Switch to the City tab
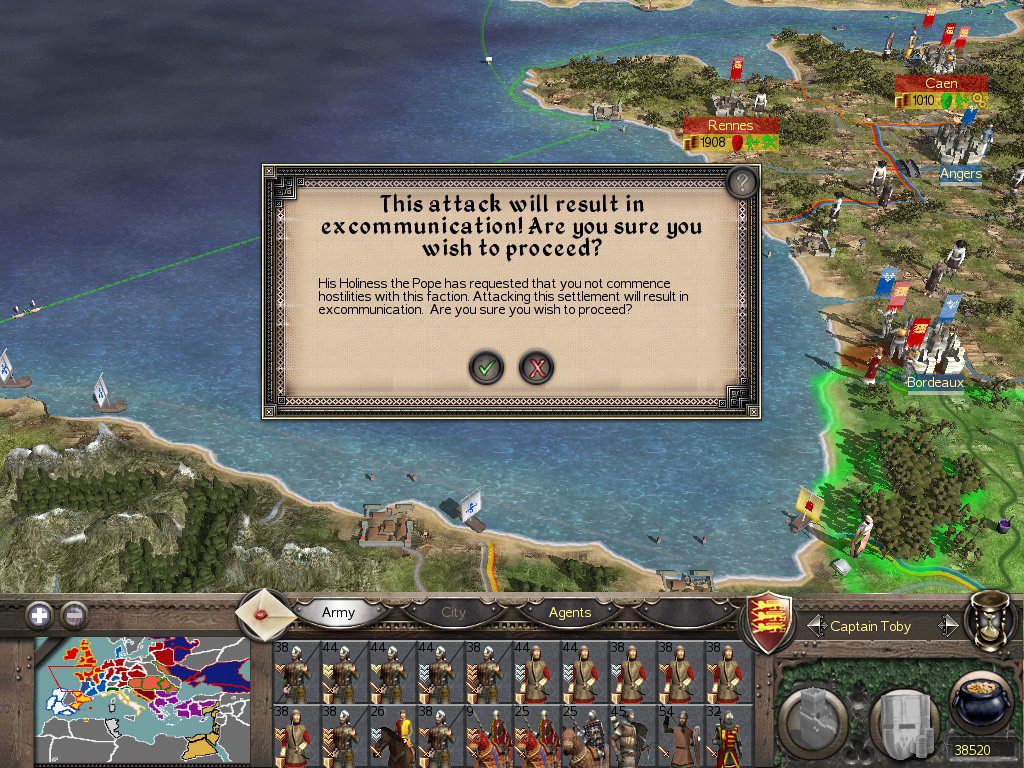This screenshot has height=768, width=1024. tap(454, 612)
